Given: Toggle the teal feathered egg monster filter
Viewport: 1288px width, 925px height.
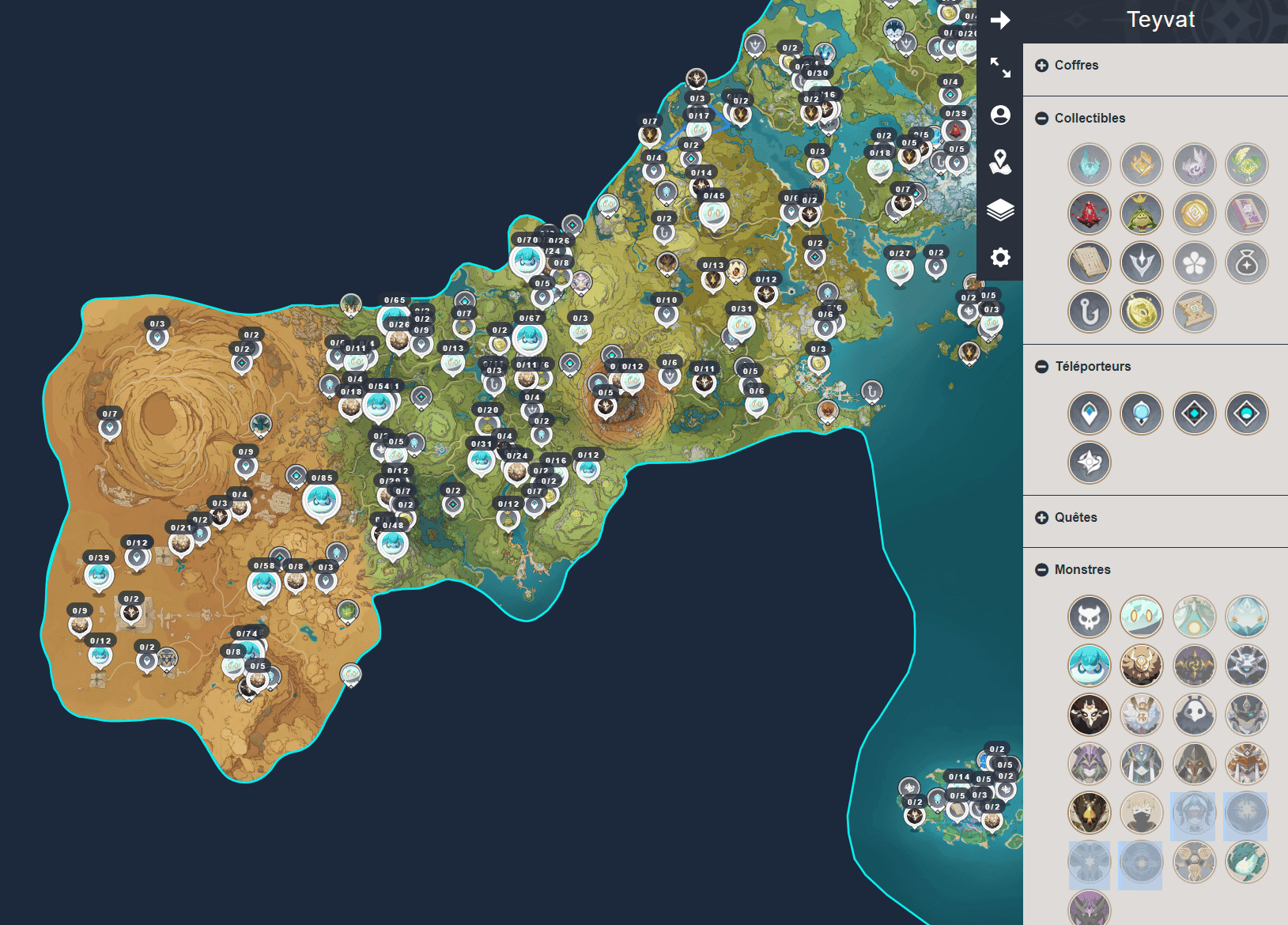Looking at the screenshot, I should (1246, 862).
